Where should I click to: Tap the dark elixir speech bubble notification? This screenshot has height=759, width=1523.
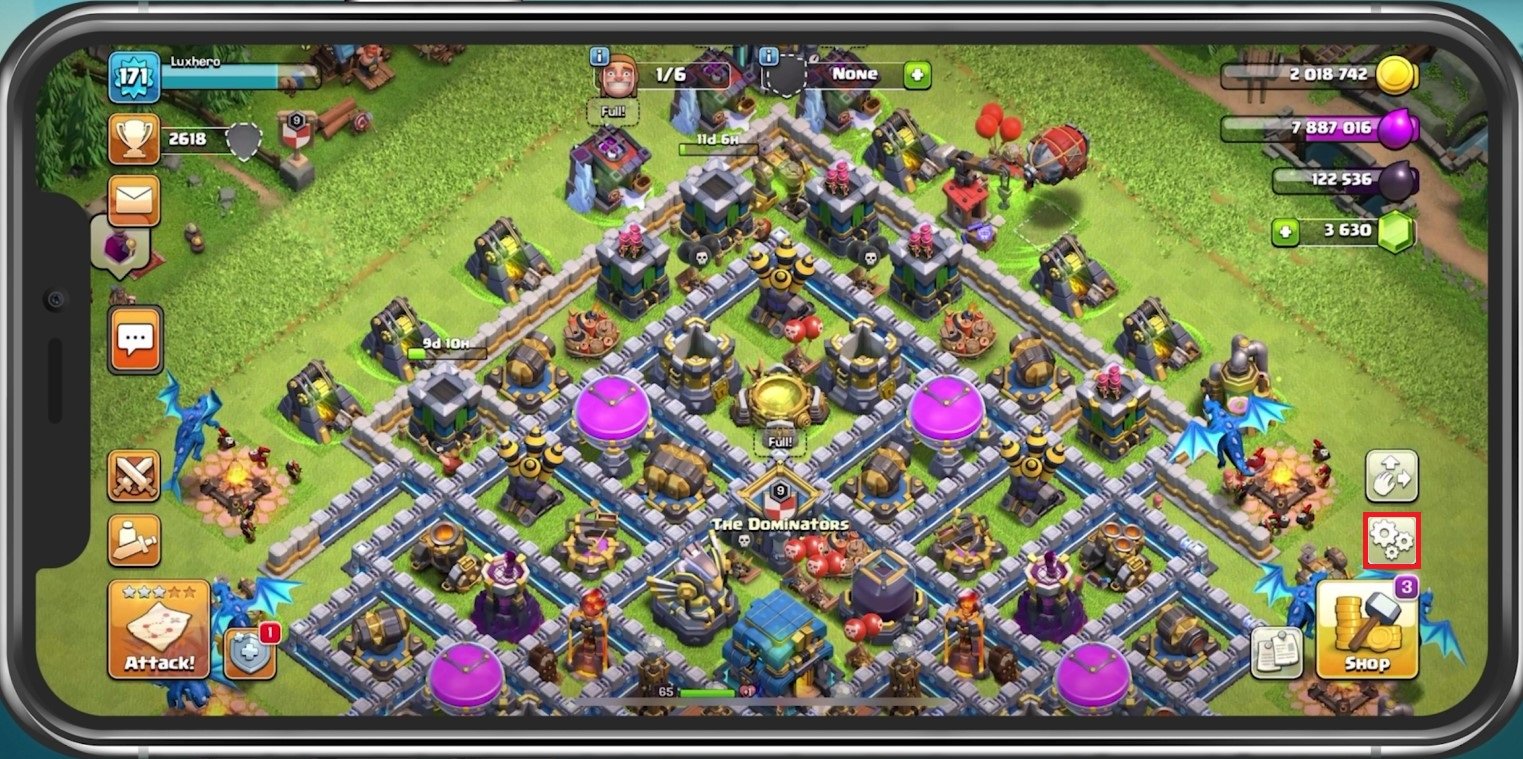[121, 244]
